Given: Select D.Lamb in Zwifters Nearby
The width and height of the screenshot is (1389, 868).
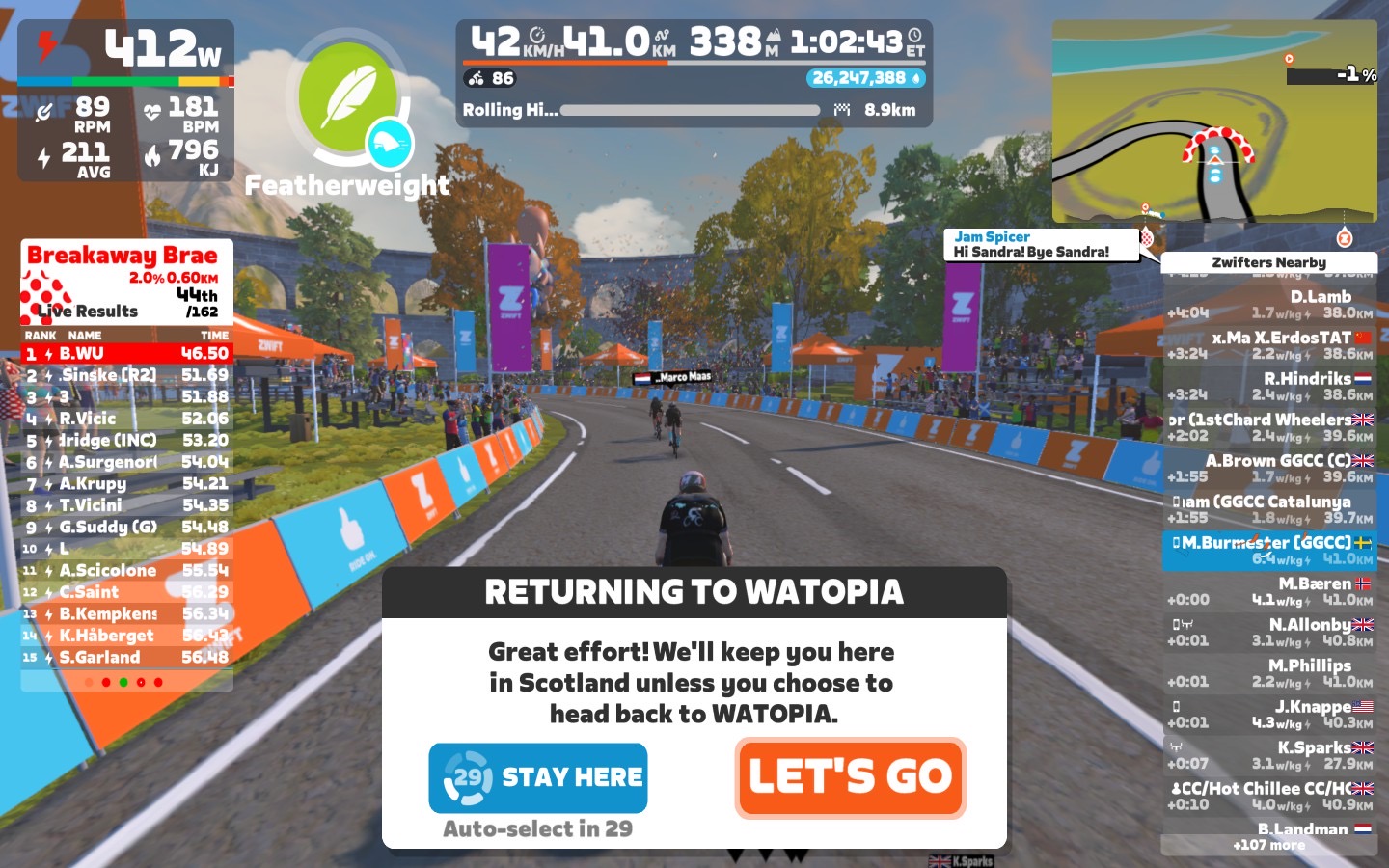Looking at the screenshot, I should (1269, 304).
